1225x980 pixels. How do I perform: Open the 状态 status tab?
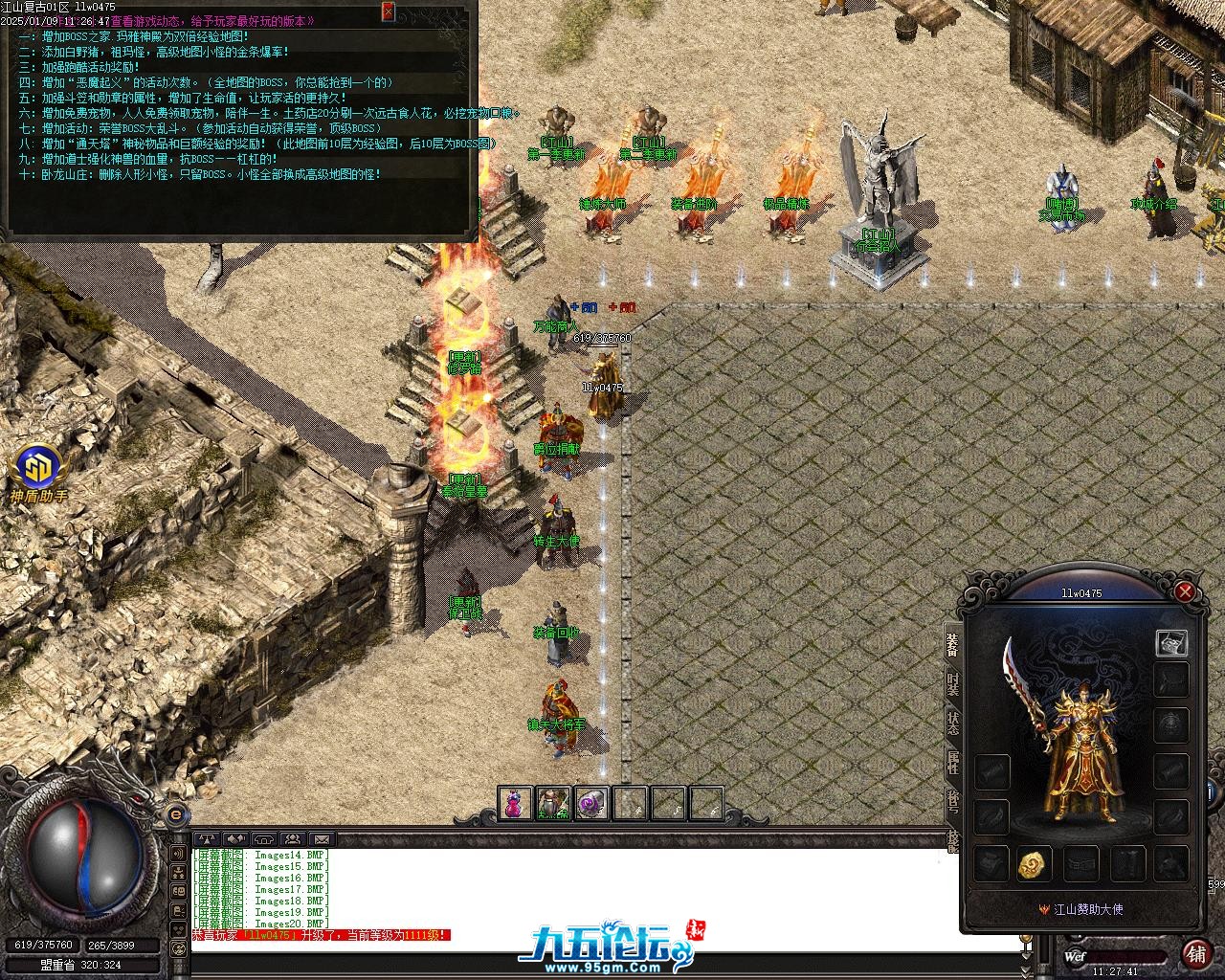[x=952, y=724]
